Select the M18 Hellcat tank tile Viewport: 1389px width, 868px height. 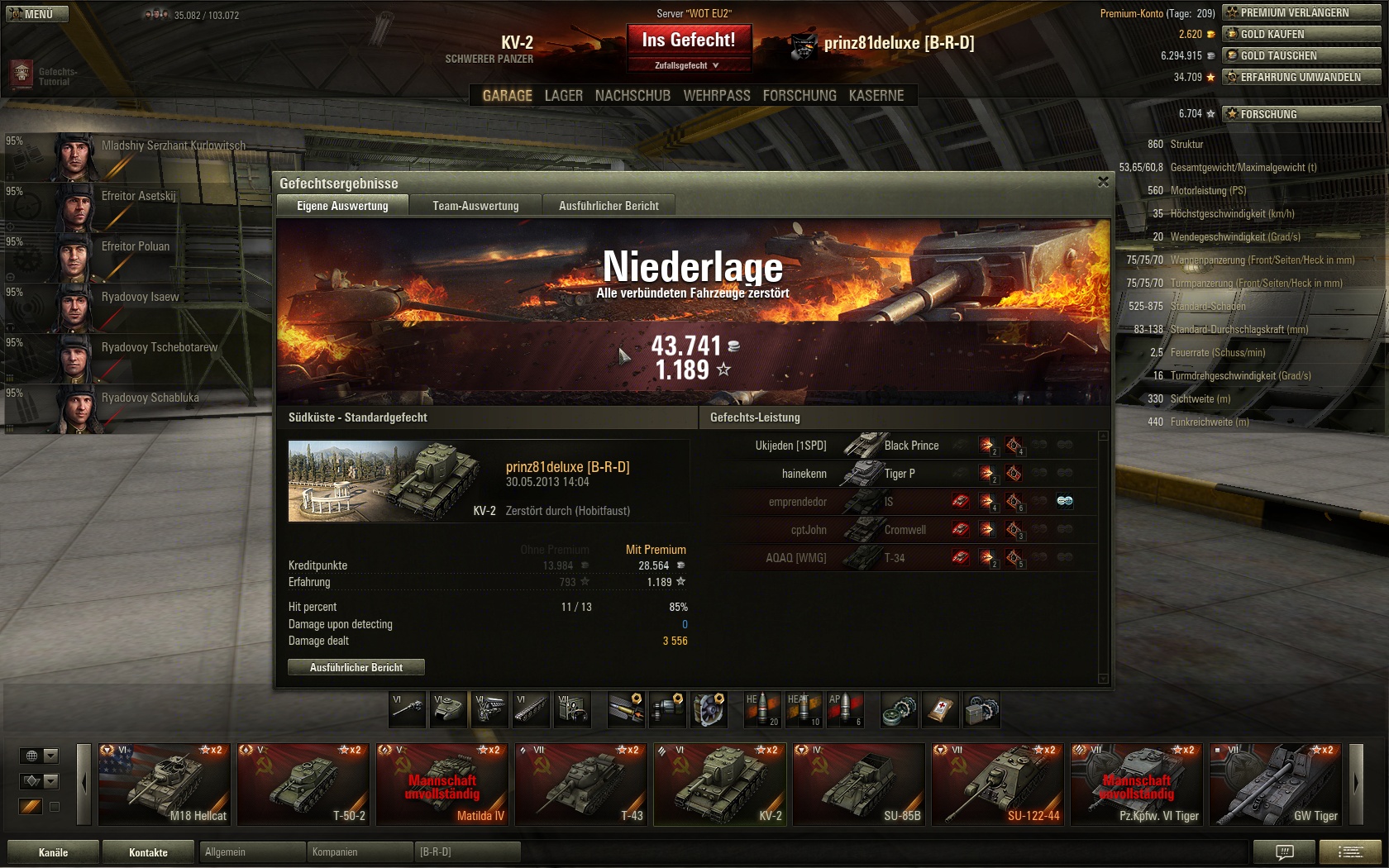(165, 784)
